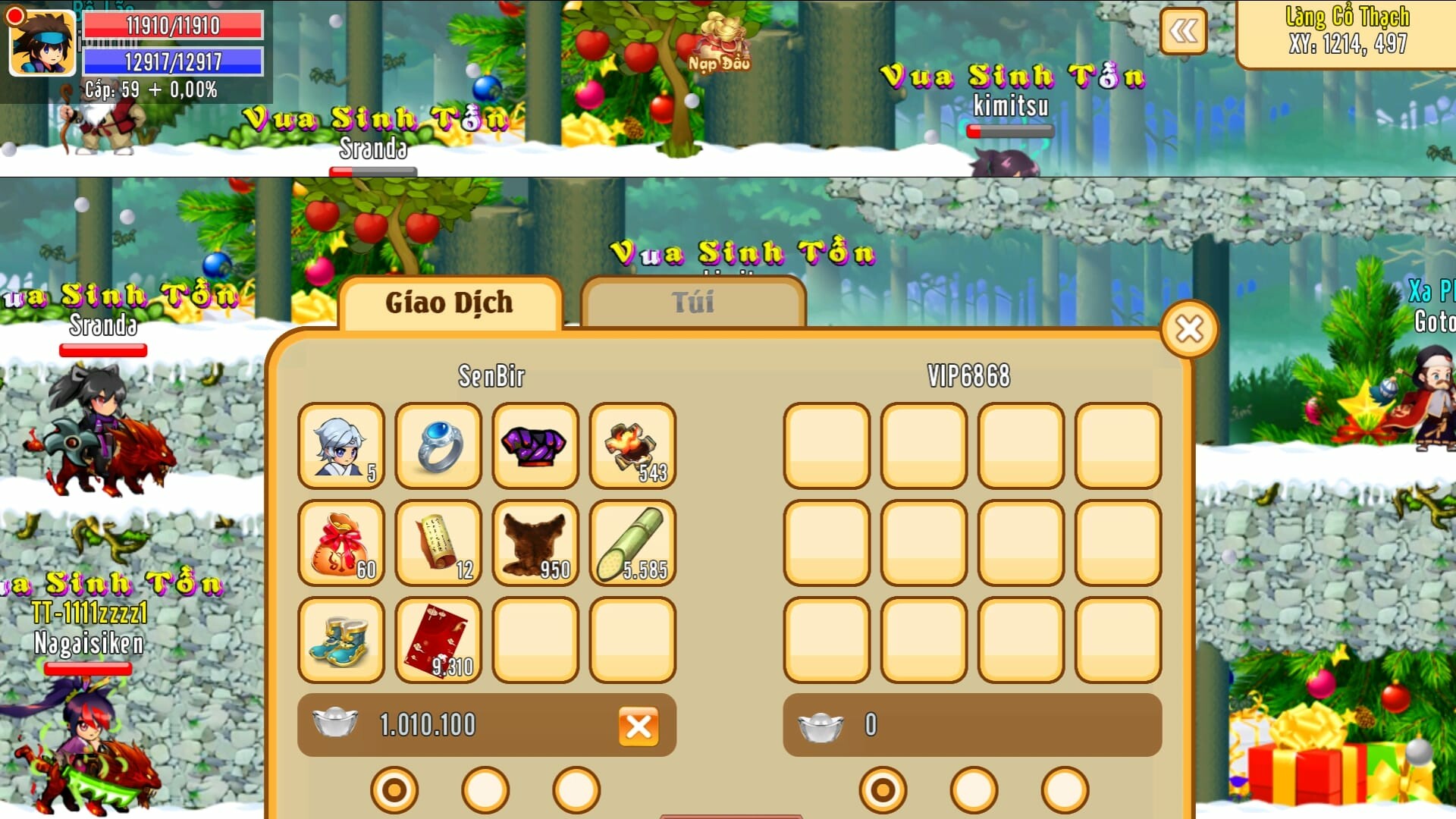
Task: Select the fire material item showing 543
Action: coord(632,447)
